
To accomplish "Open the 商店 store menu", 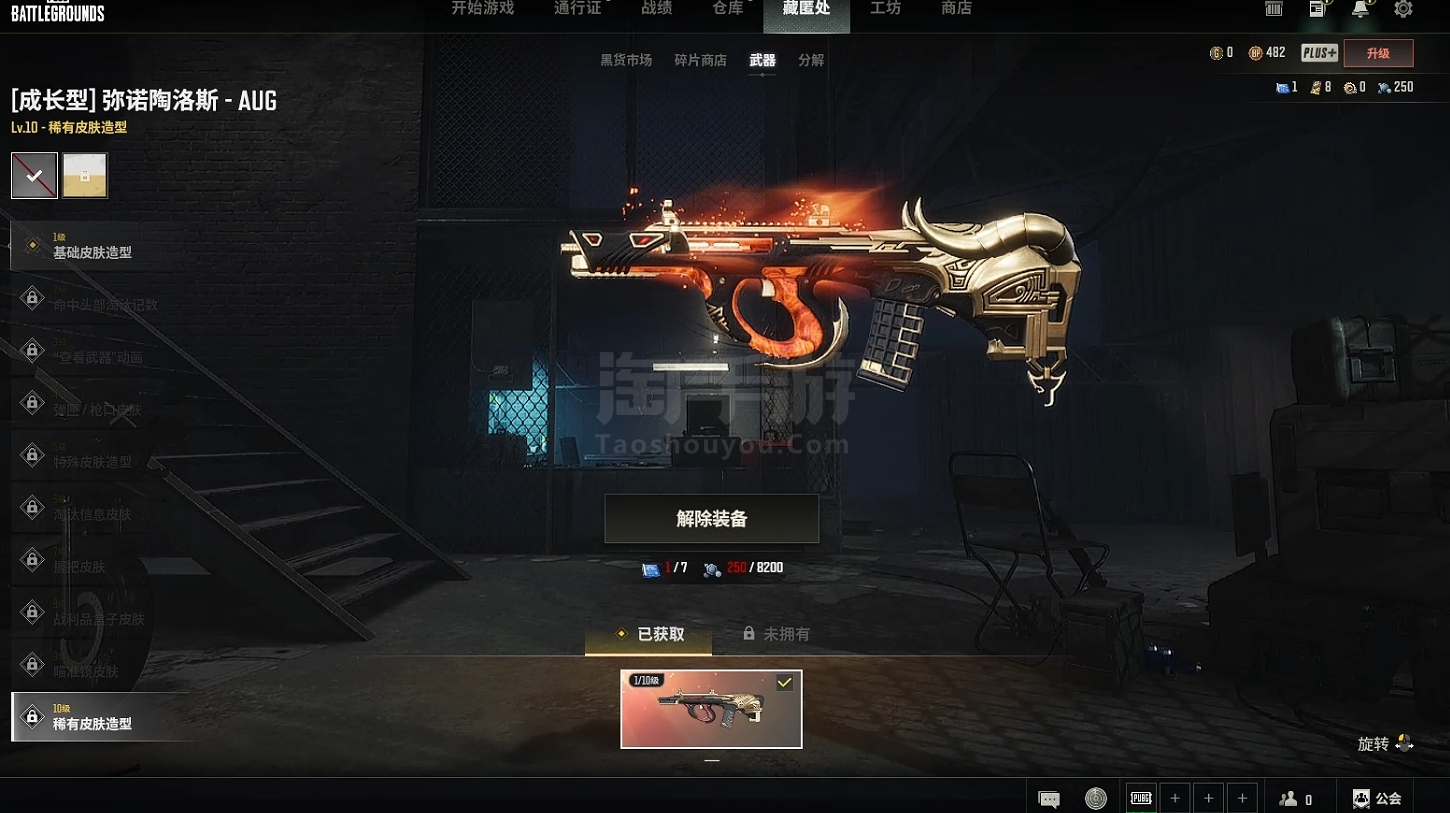I will [956, 9].
